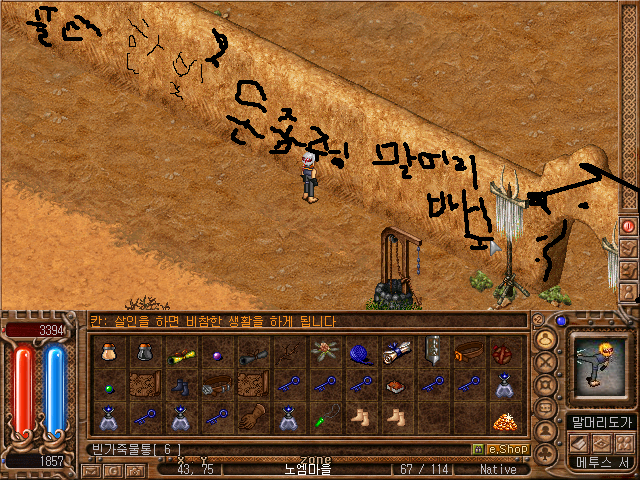
Task: Click the red round side button
Action: 629,226
